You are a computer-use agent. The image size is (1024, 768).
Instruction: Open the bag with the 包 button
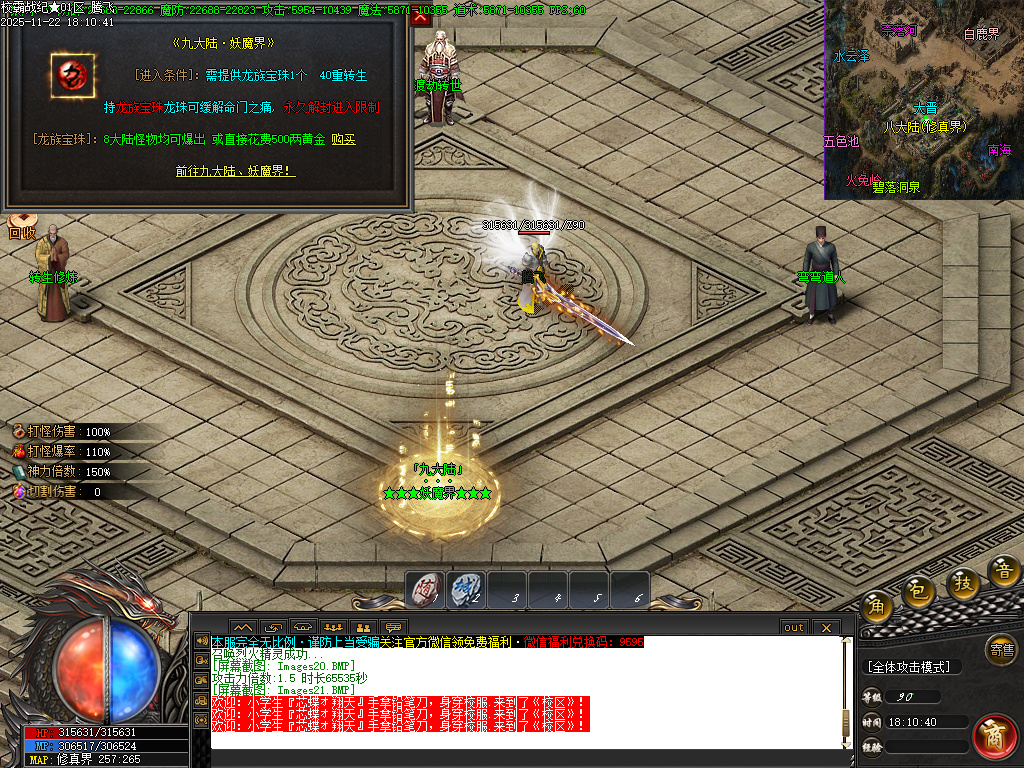tap(917, 594)
